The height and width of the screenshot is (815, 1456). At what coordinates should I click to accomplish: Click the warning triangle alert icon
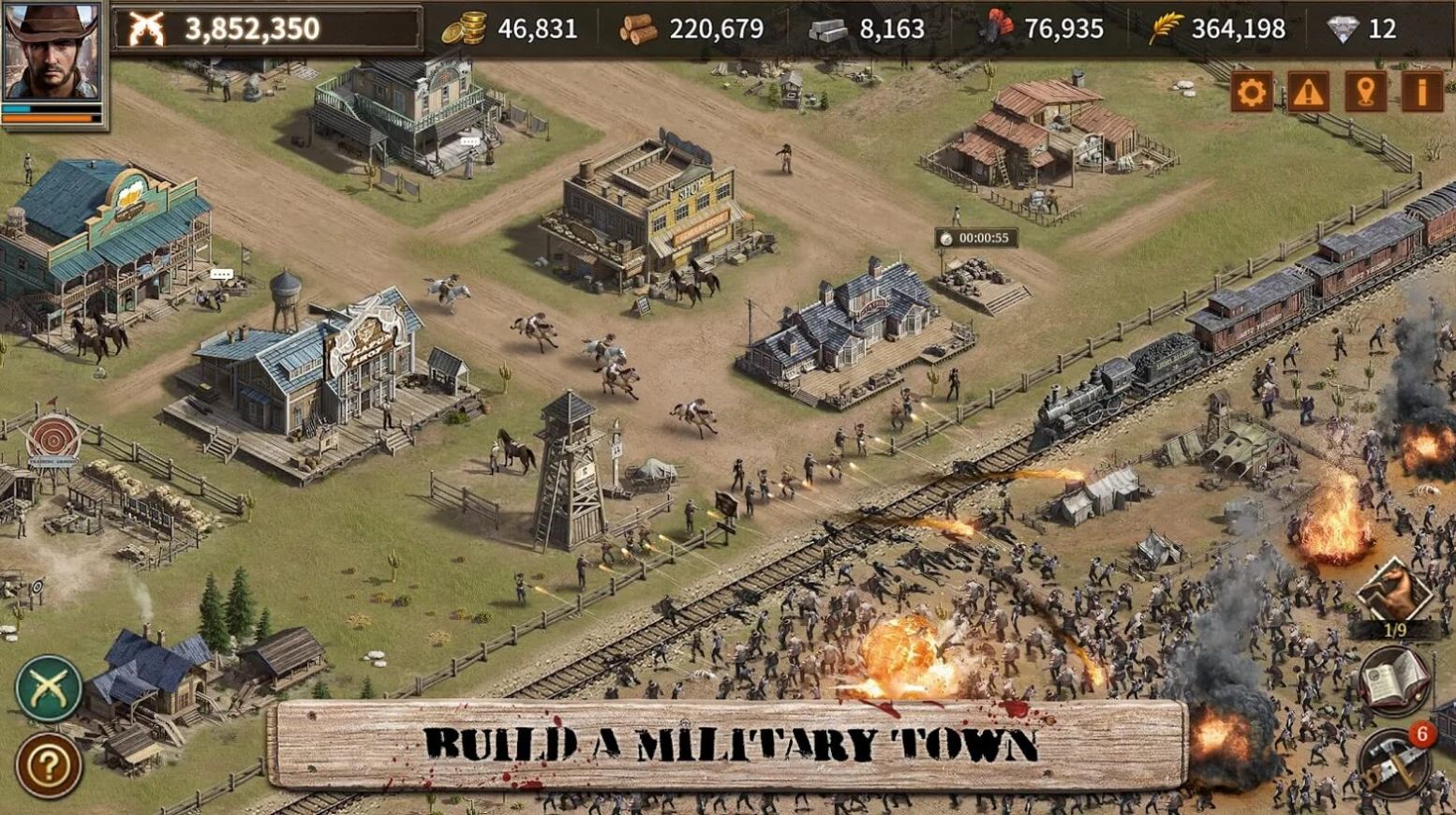[1308, 92]
